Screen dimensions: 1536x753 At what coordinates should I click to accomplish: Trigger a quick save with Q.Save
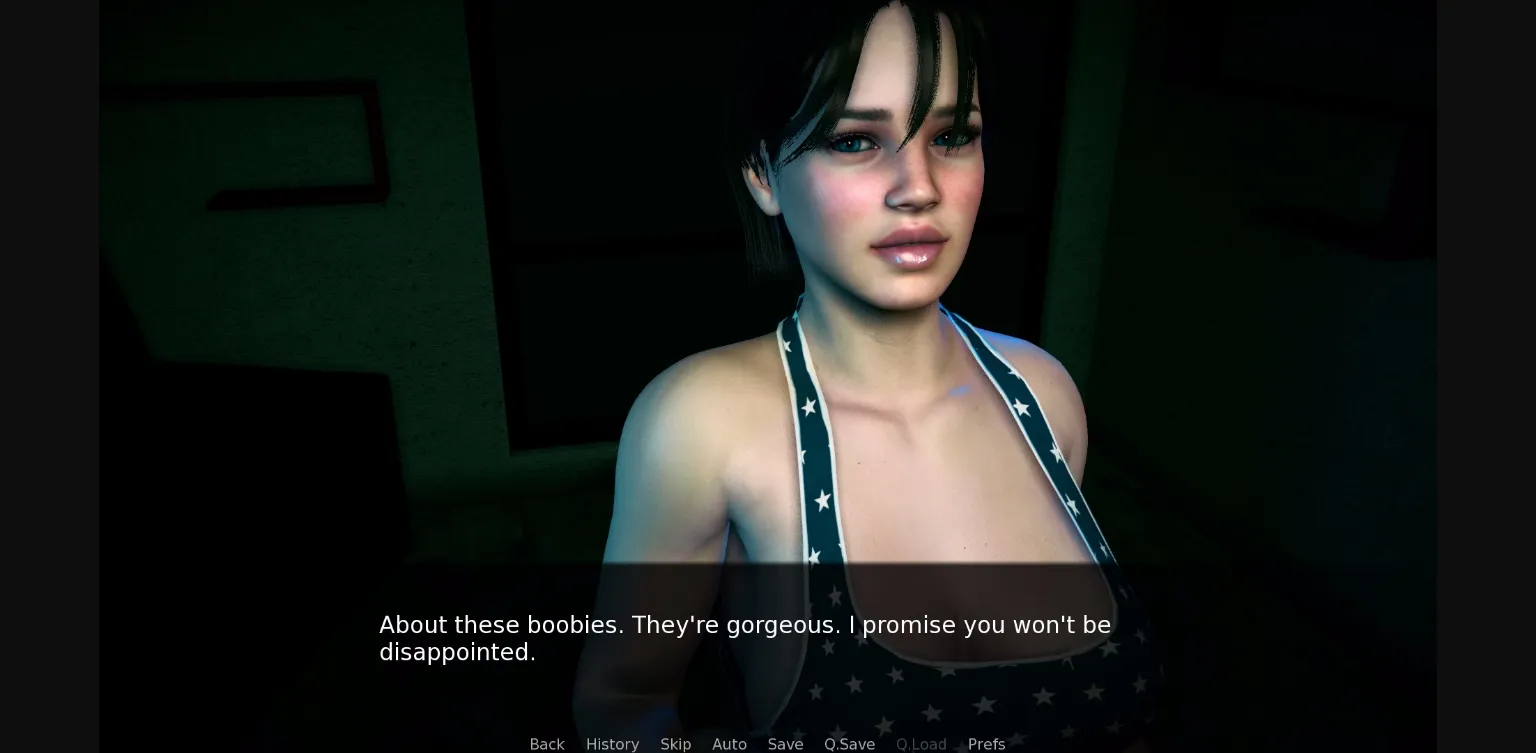[x=849, y=744]
